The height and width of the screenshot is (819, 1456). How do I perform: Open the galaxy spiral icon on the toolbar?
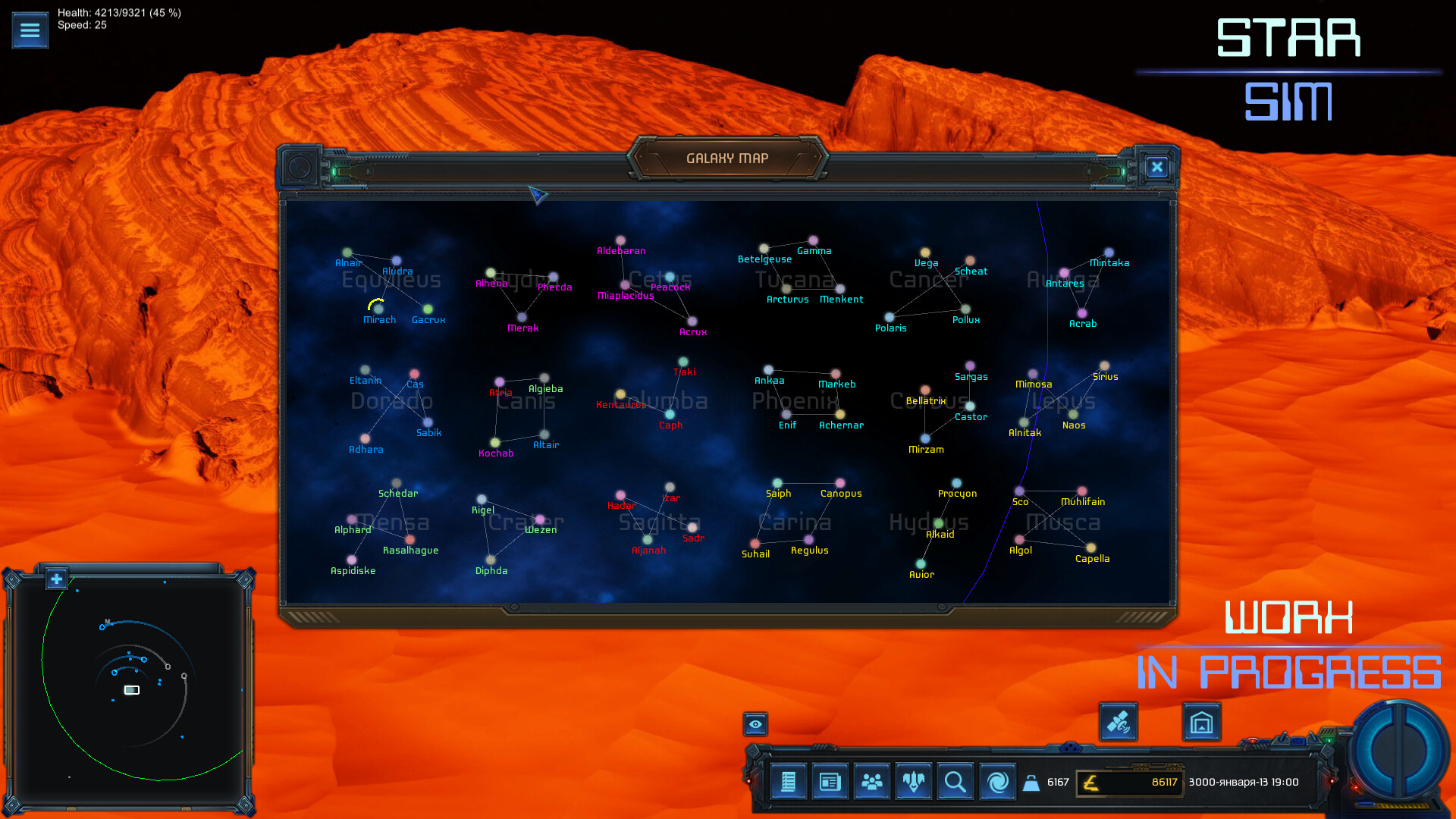coord(996,782)
